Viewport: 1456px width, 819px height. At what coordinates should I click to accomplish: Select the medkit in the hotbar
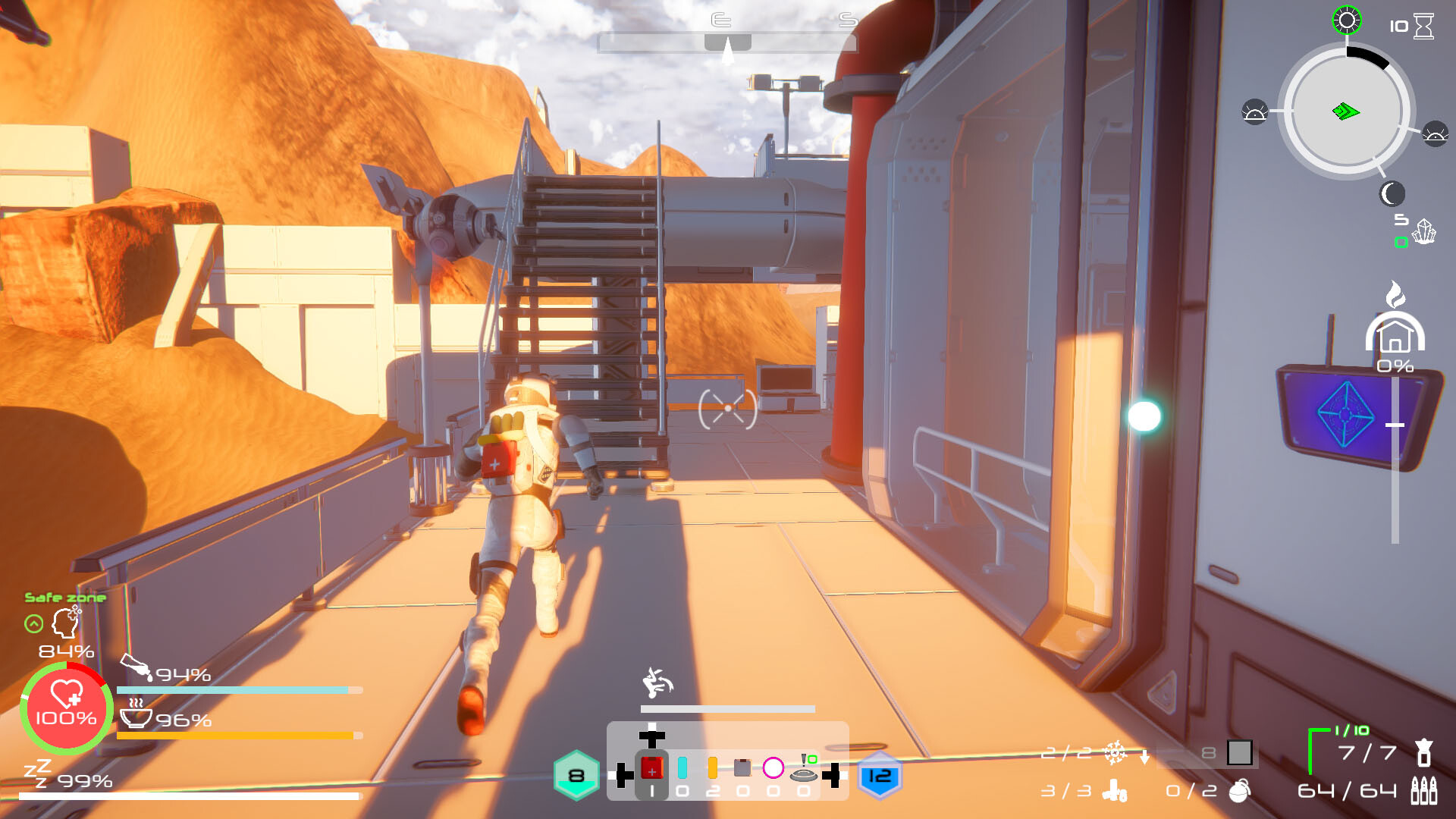[652, 767]
